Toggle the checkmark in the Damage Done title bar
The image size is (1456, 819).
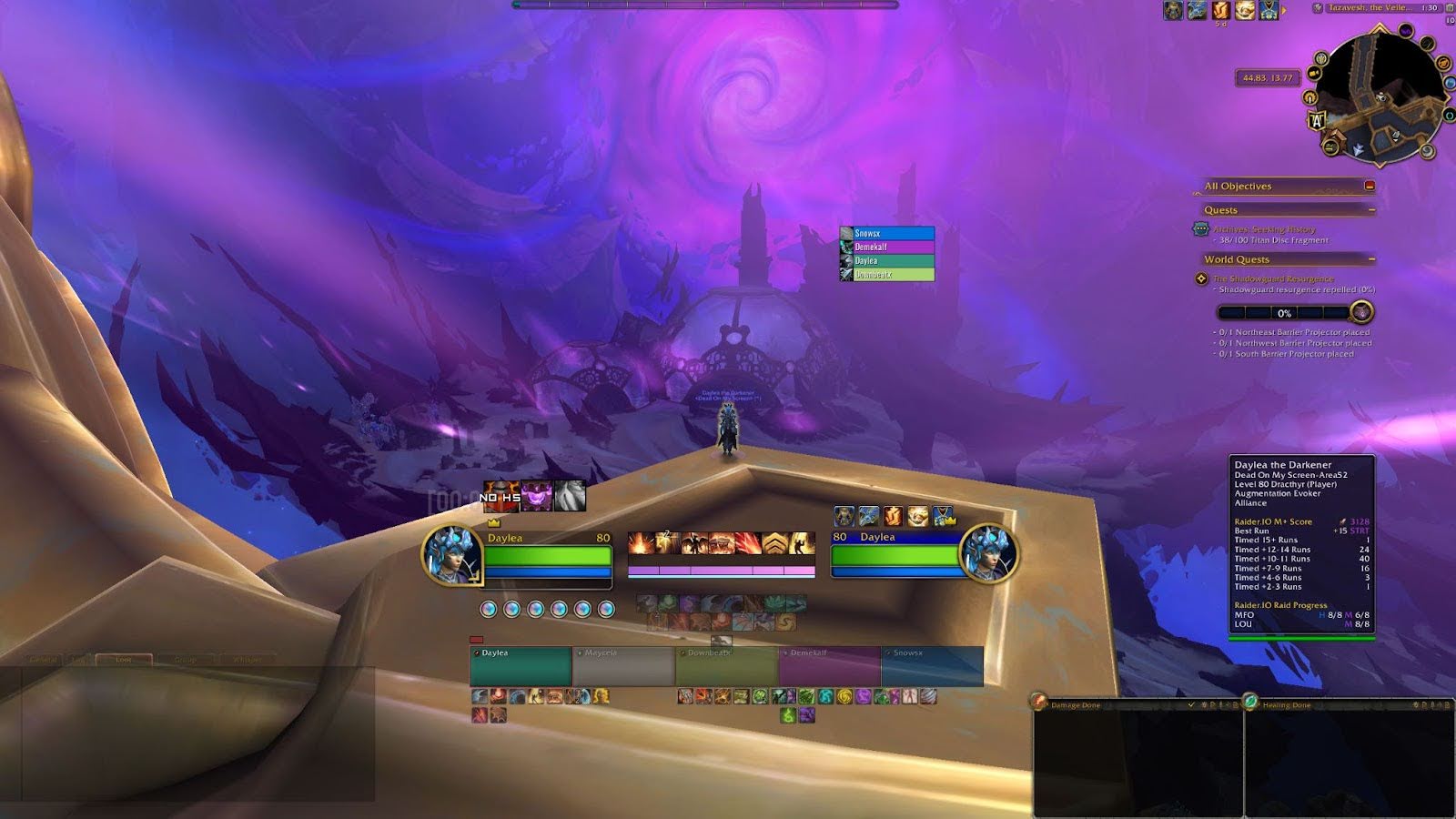coord(1191,704)
